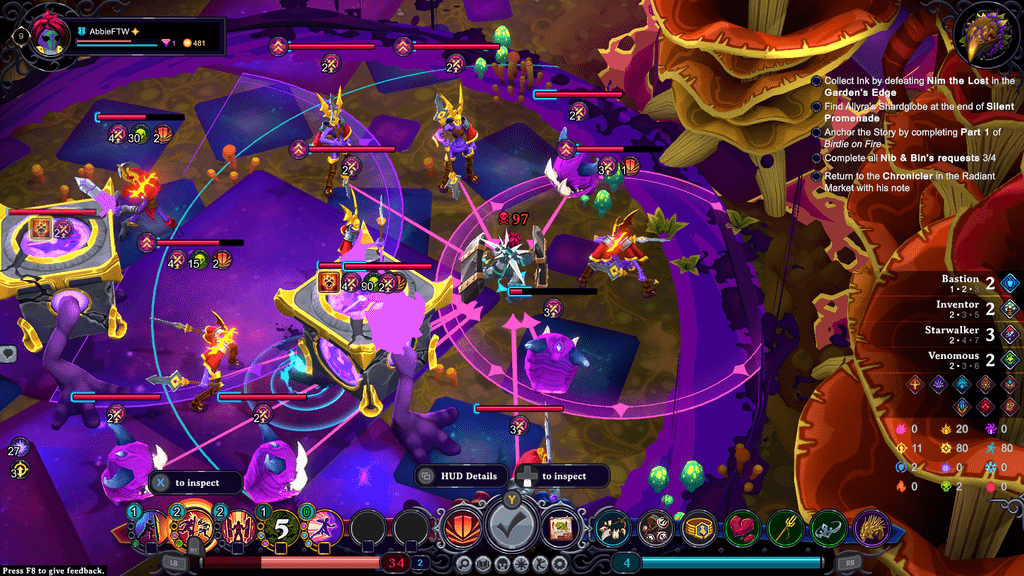The image size is (1024, 576).
Task: Open the map scroll icon right of checkmark
Action: 562,526
